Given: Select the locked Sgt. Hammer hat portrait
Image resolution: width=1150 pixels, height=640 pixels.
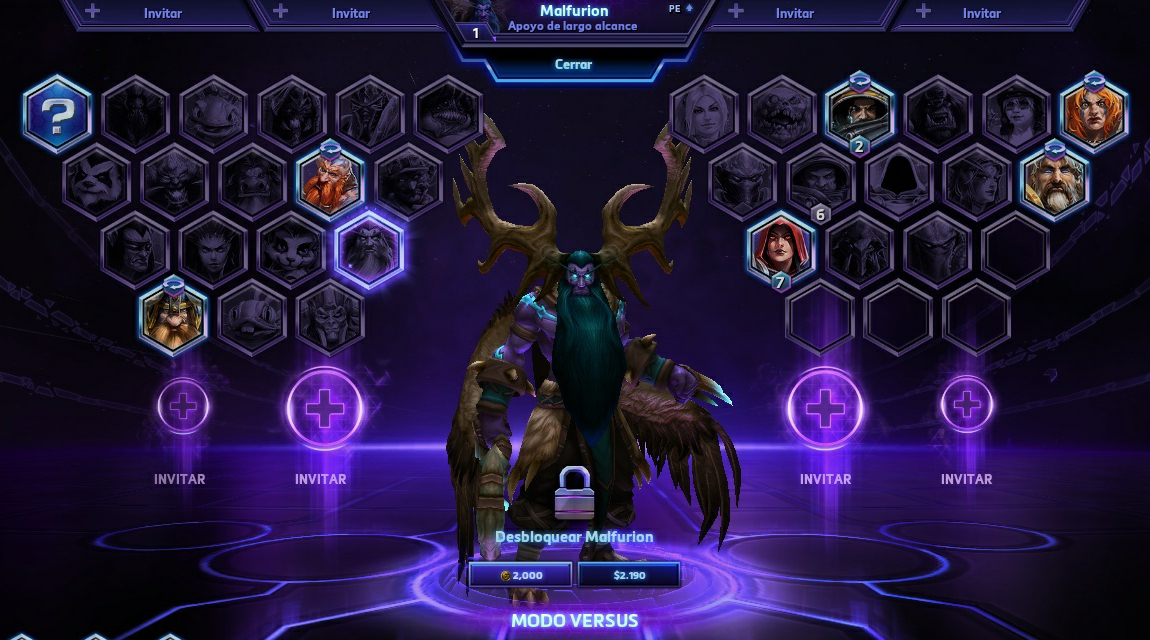Looking at the screenshot, I should (1016, 114).
